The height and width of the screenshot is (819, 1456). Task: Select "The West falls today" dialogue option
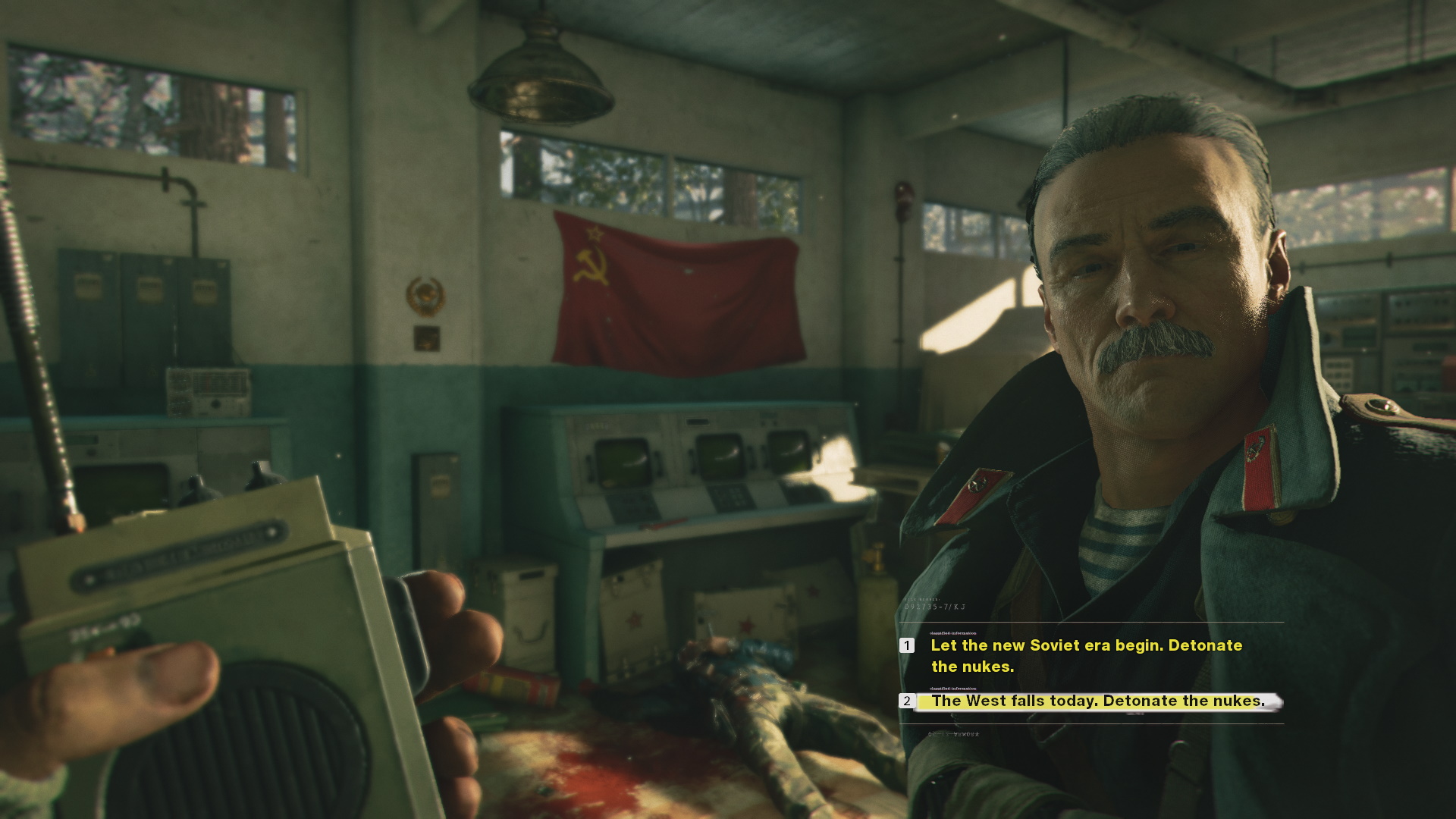(1097, 701)
